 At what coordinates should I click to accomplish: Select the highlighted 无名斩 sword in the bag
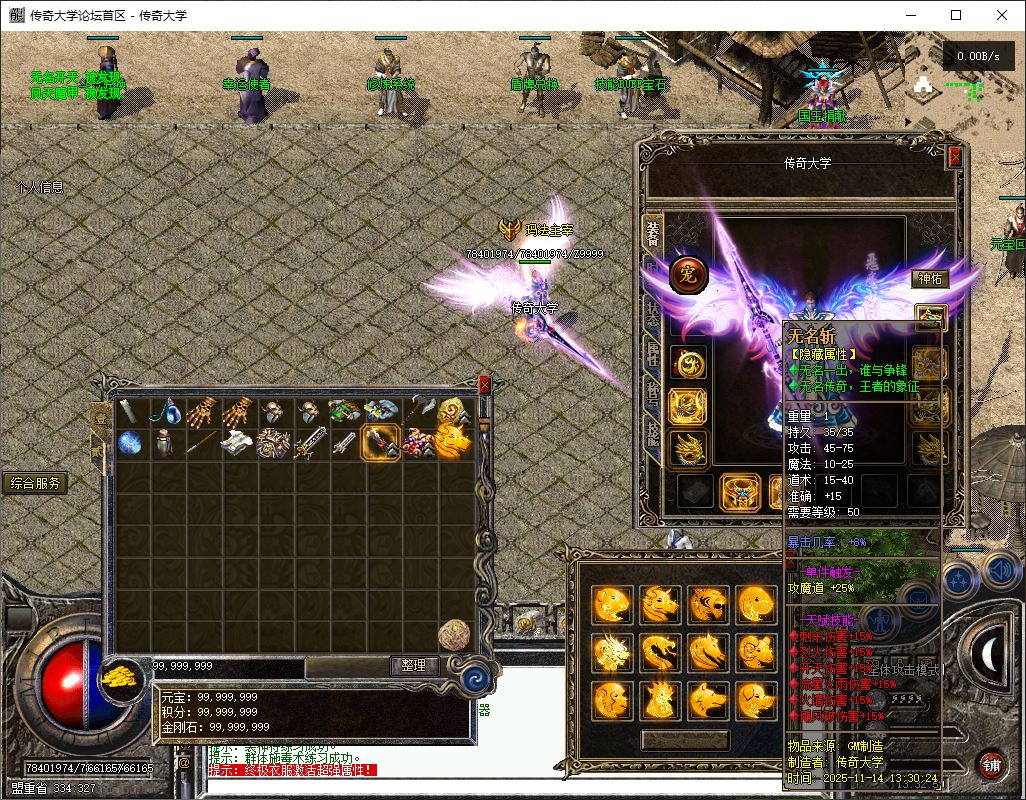point(382,442)
